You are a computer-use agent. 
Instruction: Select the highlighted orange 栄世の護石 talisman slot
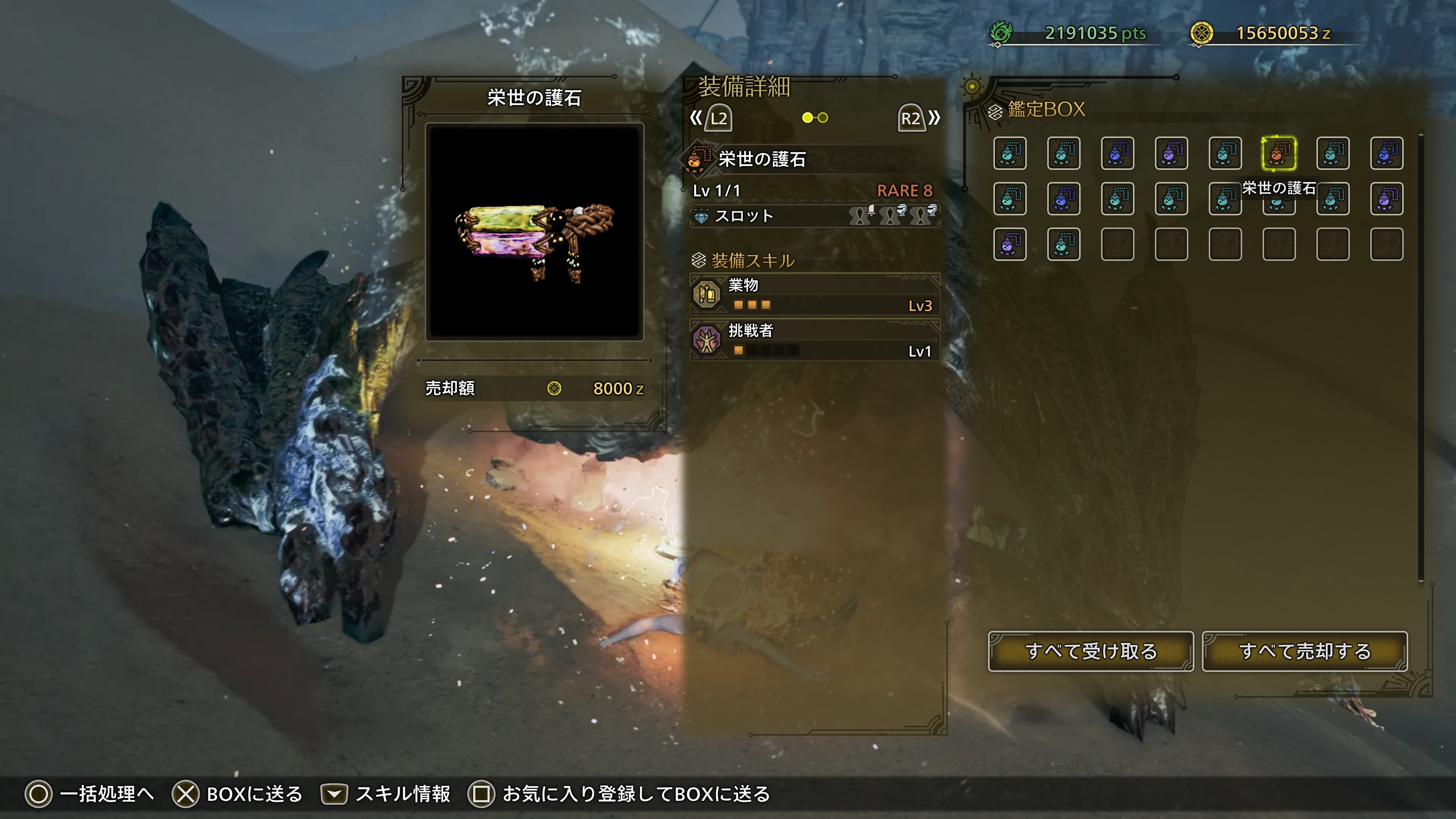pos(1279,153)
